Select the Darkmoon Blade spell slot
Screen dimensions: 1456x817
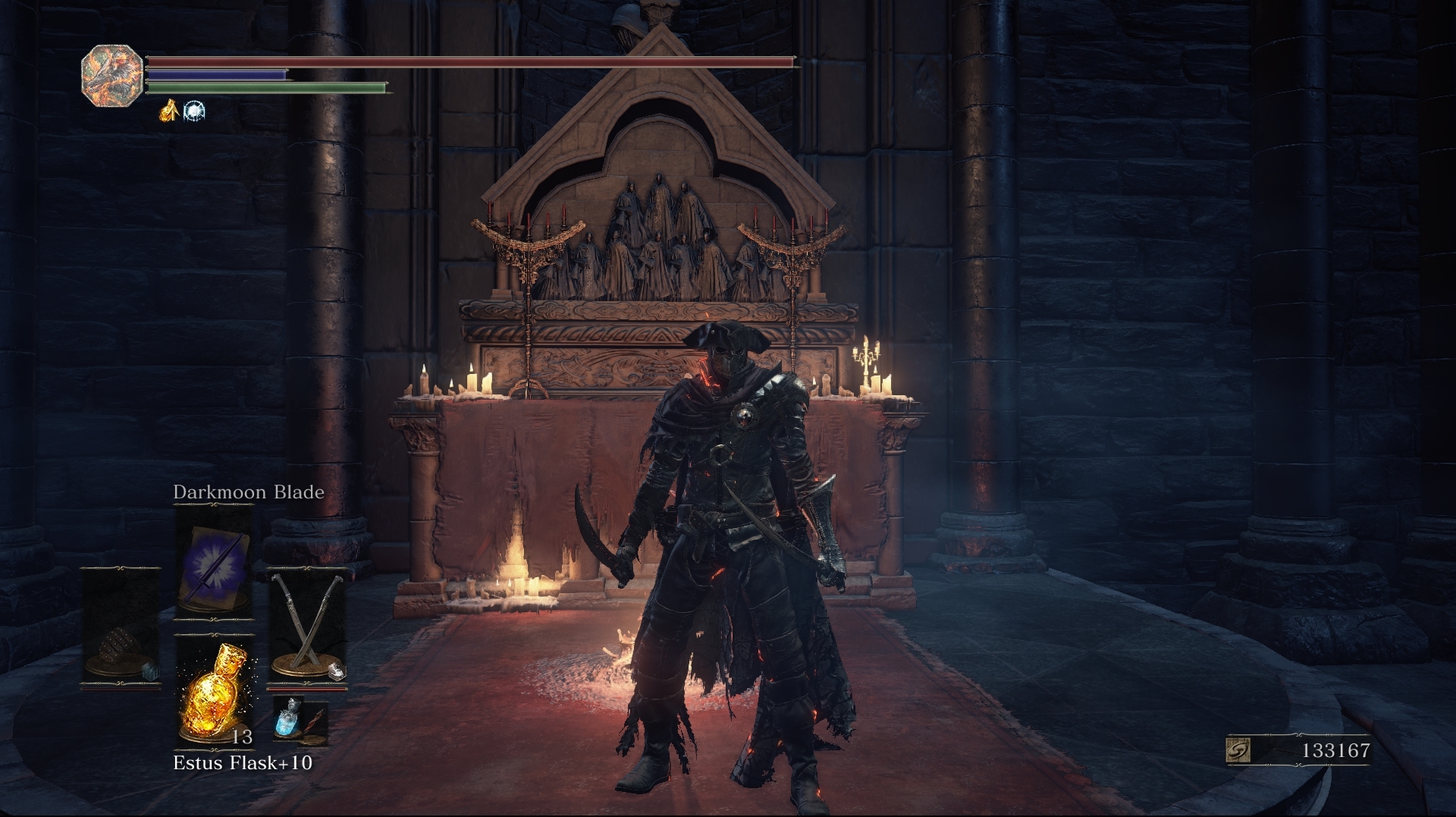click(x=215, y=561)
